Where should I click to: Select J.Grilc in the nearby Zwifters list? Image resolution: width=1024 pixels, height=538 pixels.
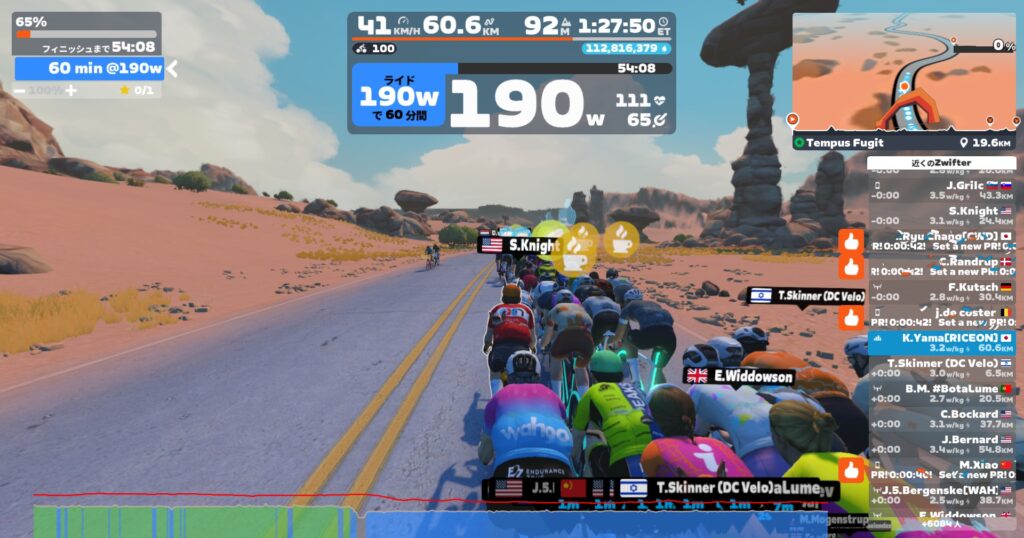pos(942,189)
